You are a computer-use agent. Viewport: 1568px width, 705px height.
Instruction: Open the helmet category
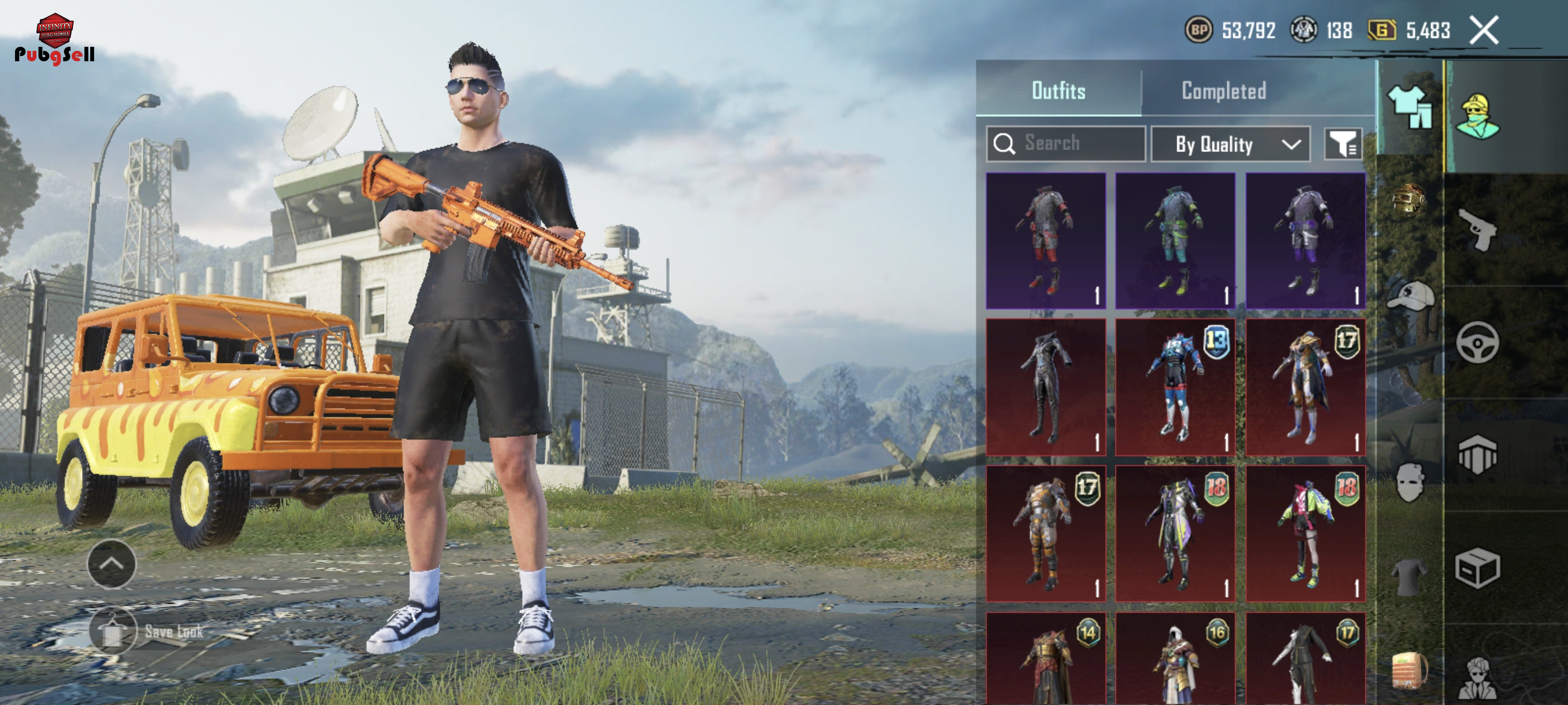tap(1409, 199)
